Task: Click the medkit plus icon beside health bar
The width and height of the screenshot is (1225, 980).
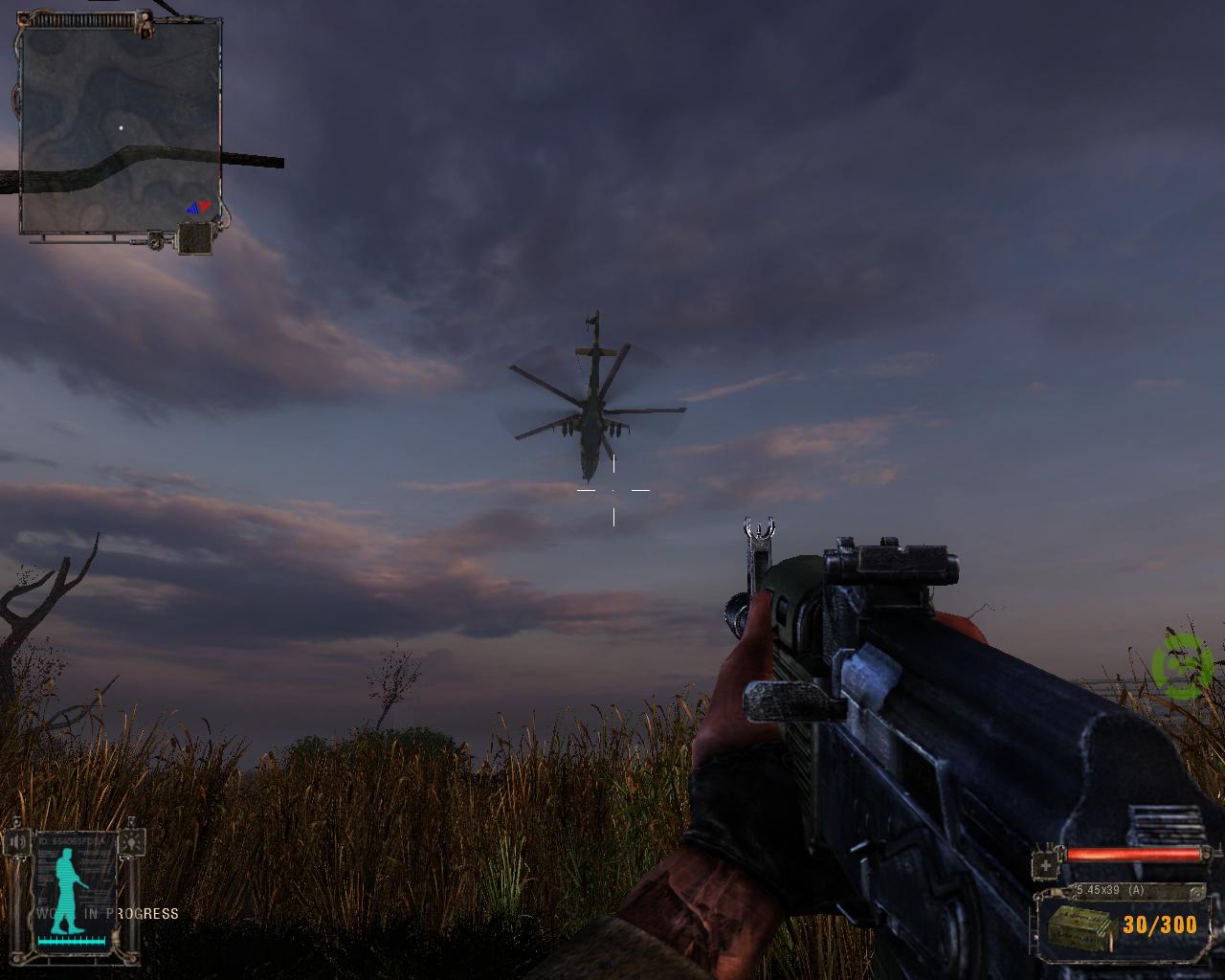Action: 1047,865
